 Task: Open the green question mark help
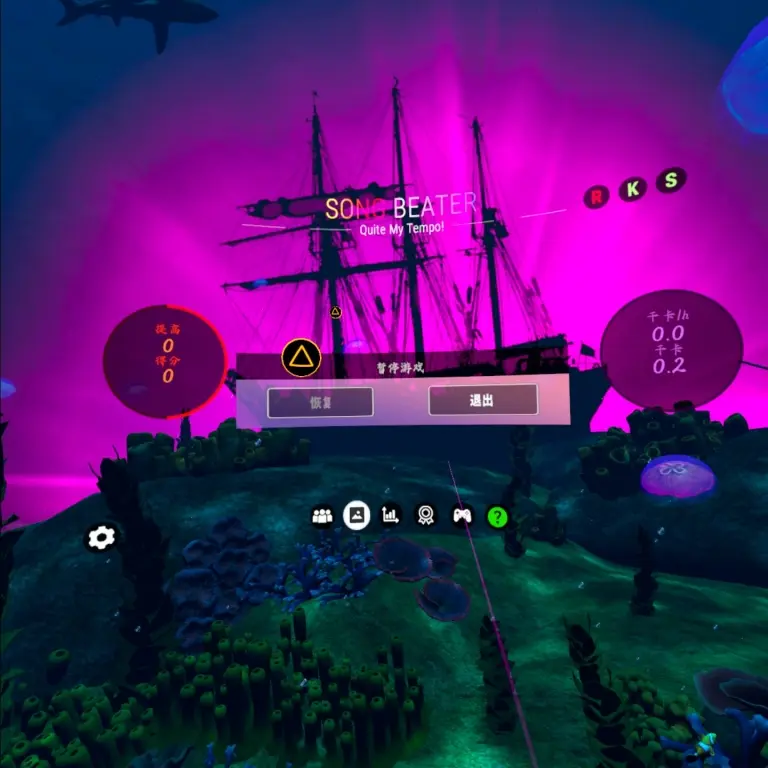coord(497,517)
